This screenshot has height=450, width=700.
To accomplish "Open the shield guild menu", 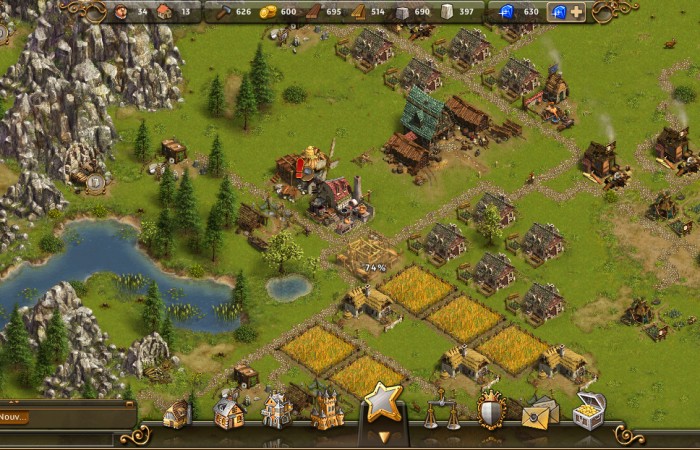I will (490, 410).
